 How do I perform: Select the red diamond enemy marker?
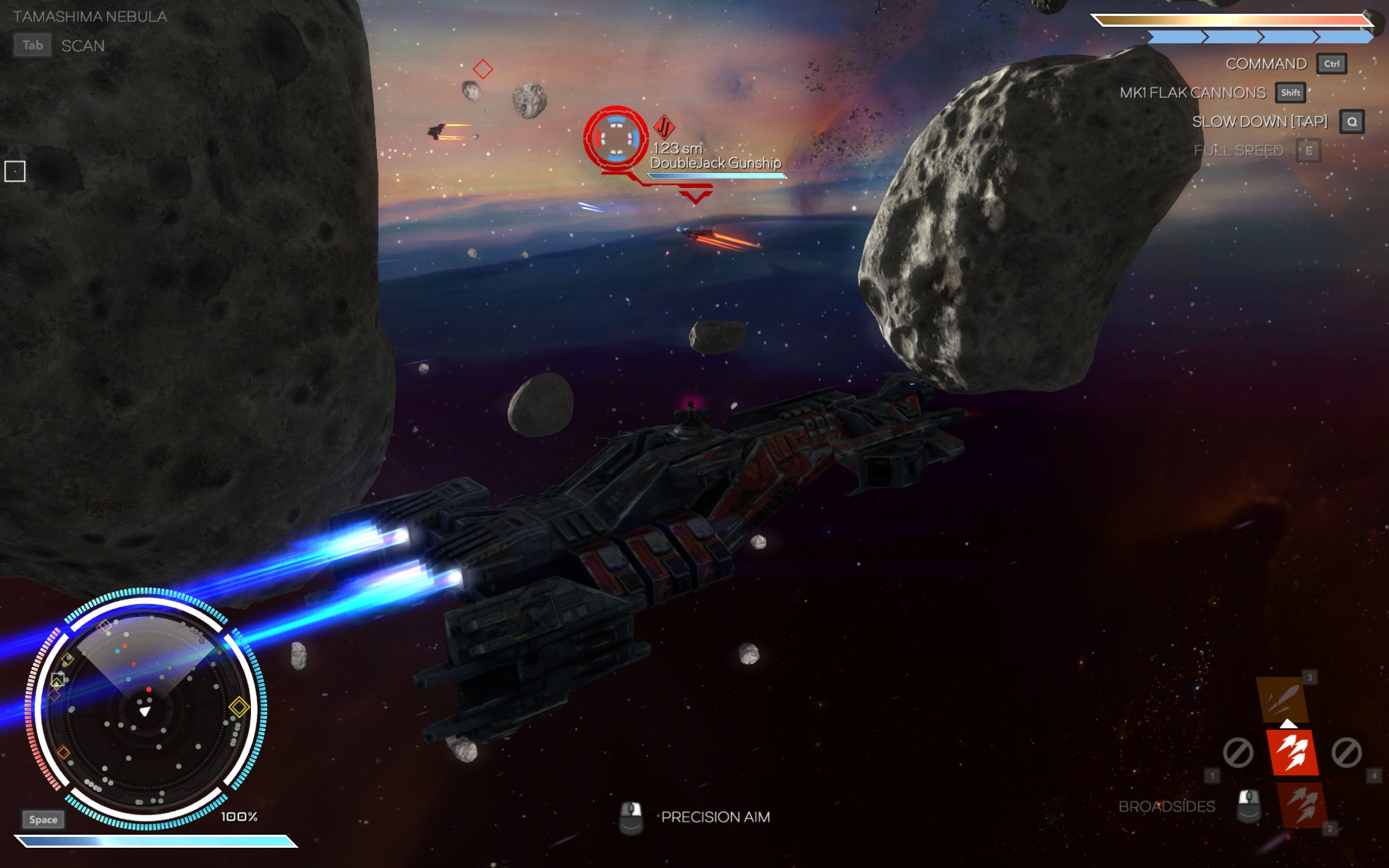click(483, 69)
